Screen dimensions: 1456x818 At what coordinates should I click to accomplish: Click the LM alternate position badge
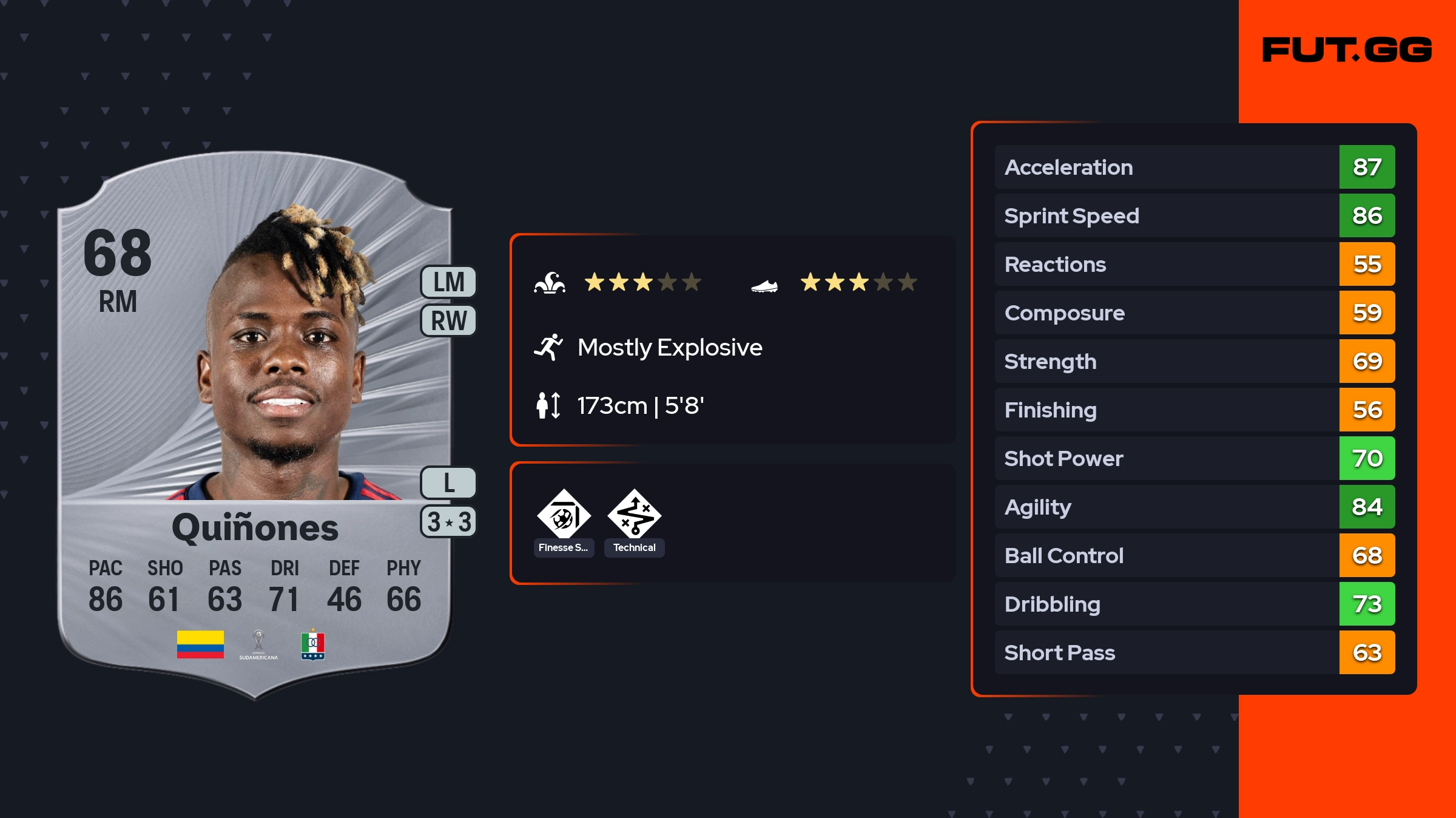click(x=448, y=282)
